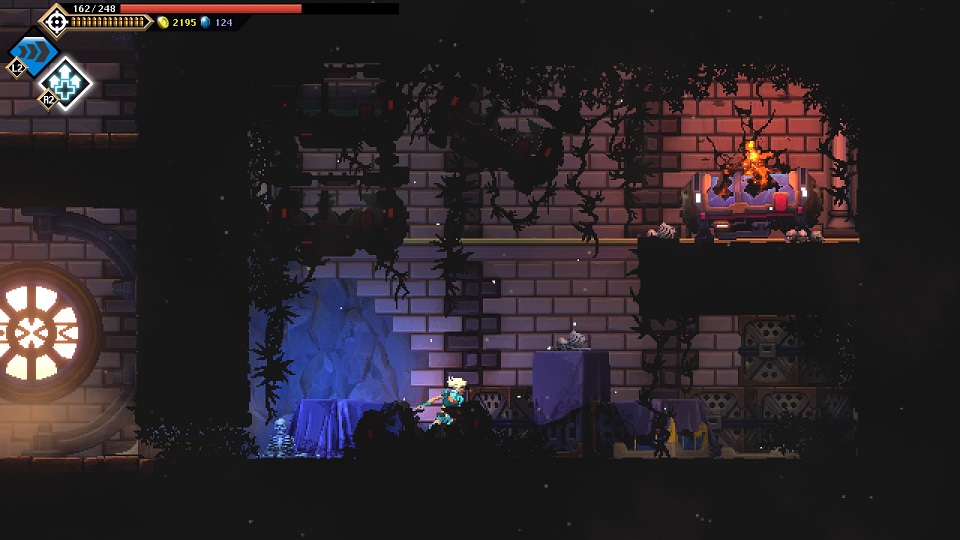This screenshot has width=960, height=540.
Task: Select the crosshair weapon emblem
Action: coord(55,19)
